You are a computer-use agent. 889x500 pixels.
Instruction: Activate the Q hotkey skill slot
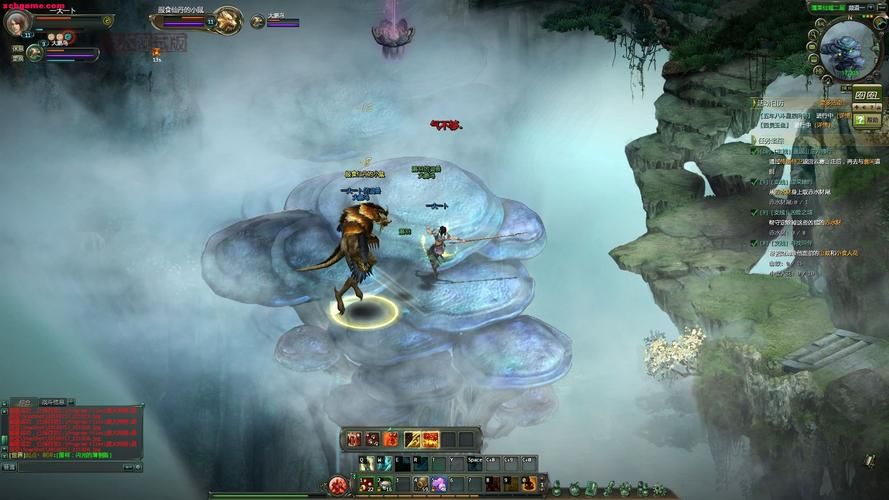365,464
